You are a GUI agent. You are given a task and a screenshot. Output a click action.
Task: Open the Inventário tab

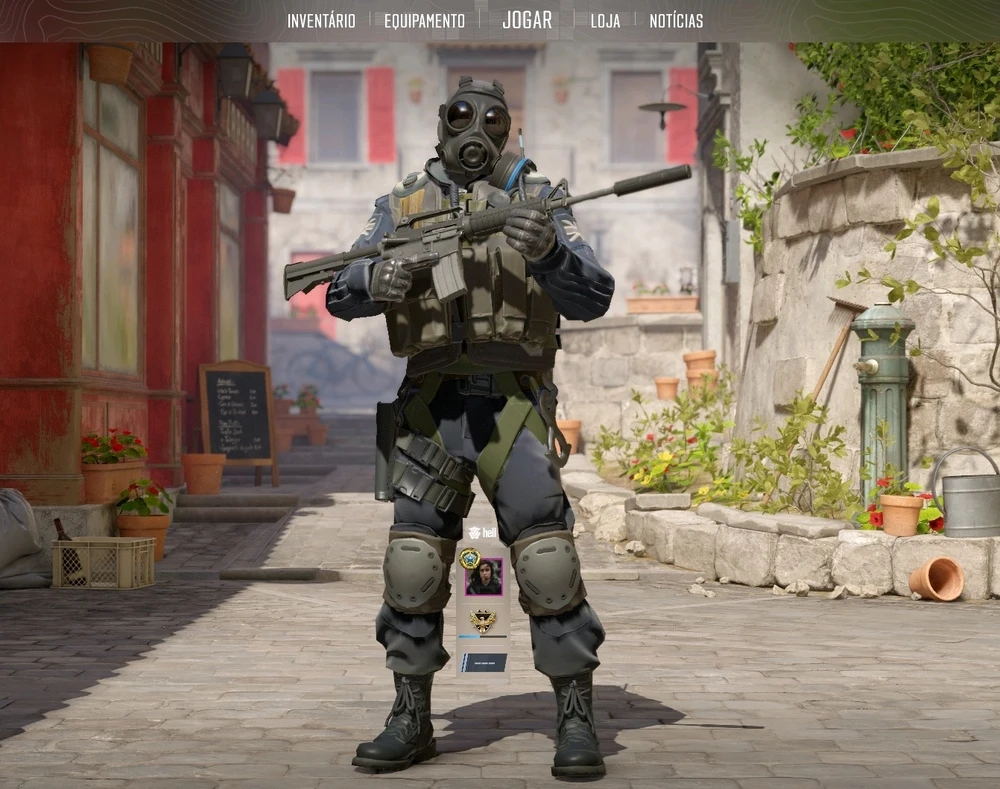[x=321, y=21]
